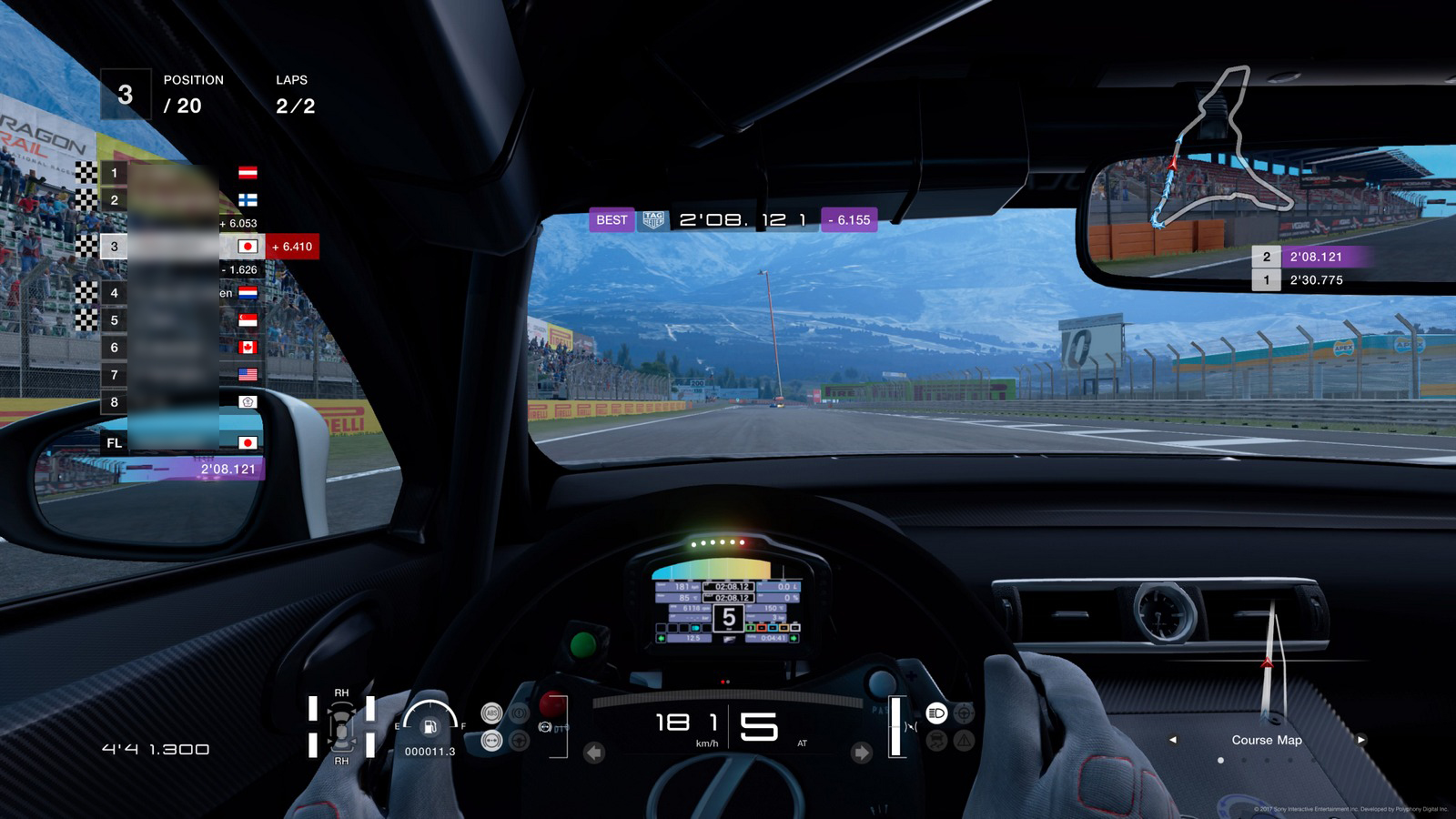The height and width of the screenshot is (819, 1456).
Task: Select the fuel gauge pump icon
Action: (x=430, y=725)
